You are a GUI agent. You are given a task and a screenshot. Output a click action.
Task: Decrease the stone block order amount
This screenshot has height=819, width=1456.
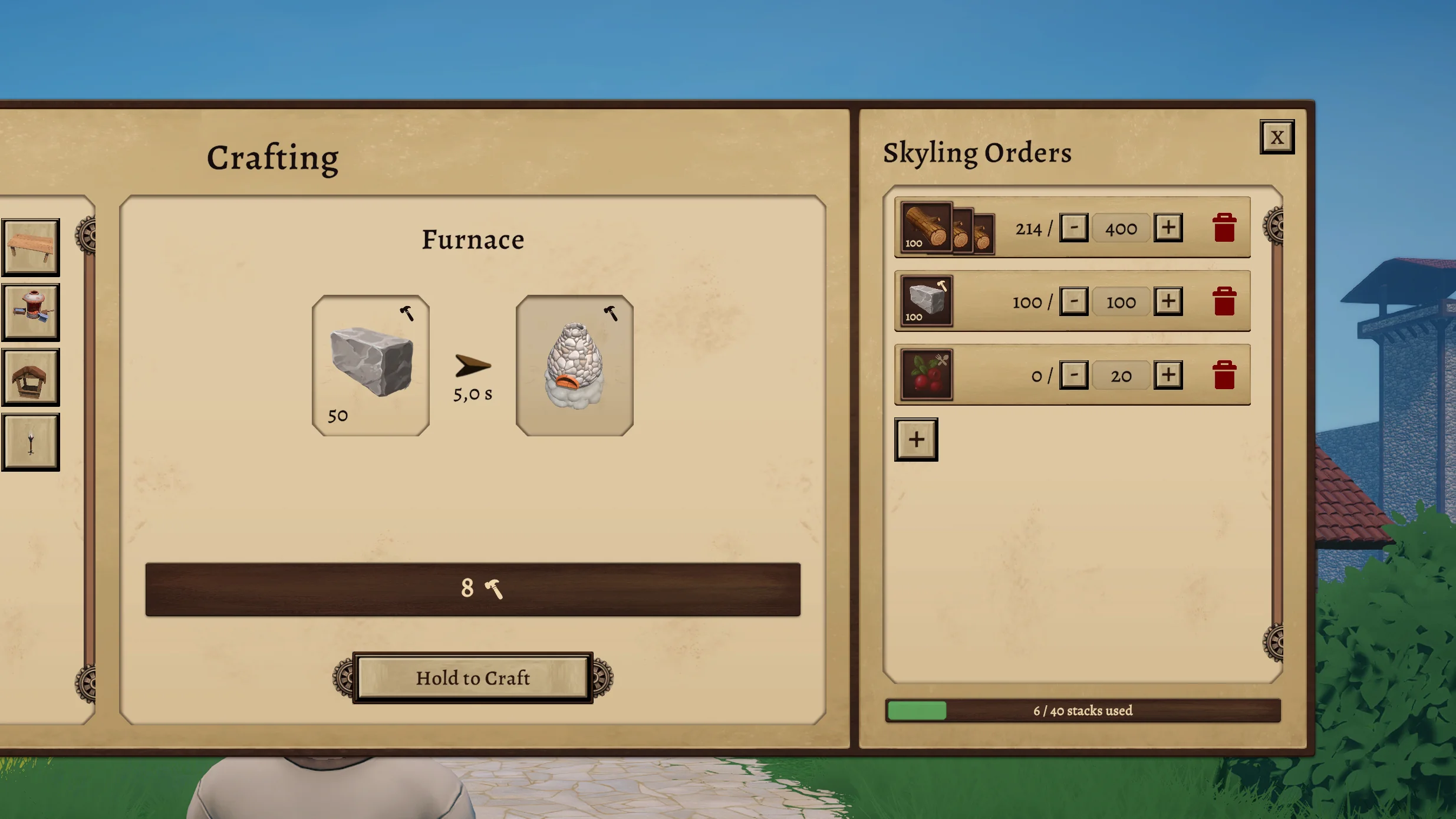point(1073,301)
